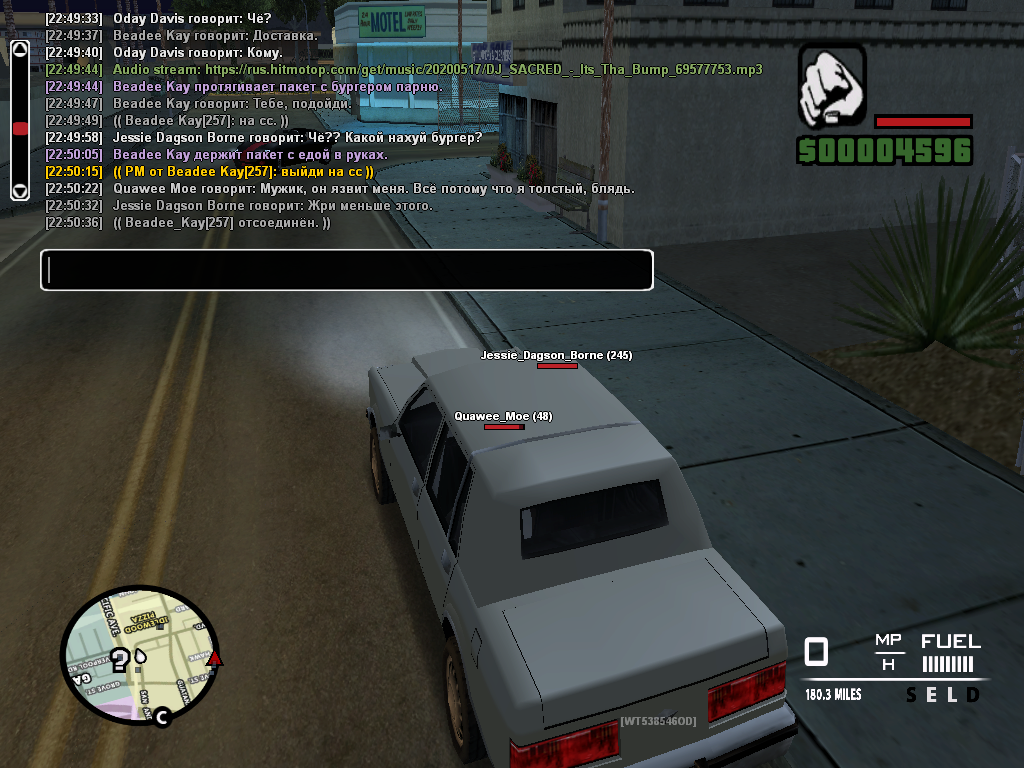Select the fist weapon icon

[x=832, y=84]
